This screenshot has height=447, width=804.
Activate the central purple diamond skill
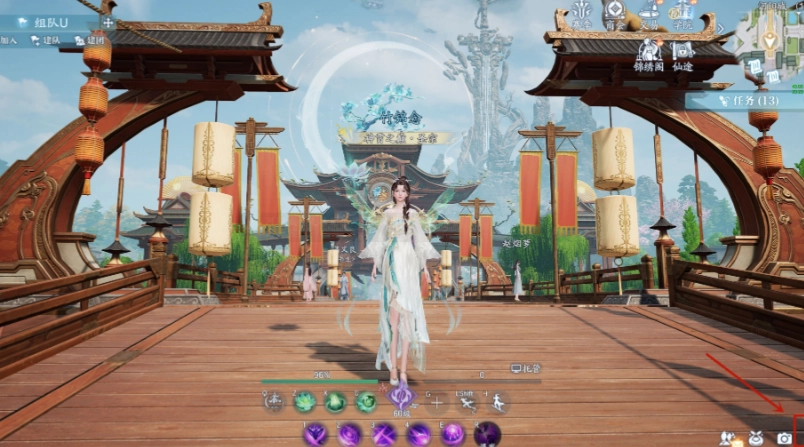pos(401,398)
